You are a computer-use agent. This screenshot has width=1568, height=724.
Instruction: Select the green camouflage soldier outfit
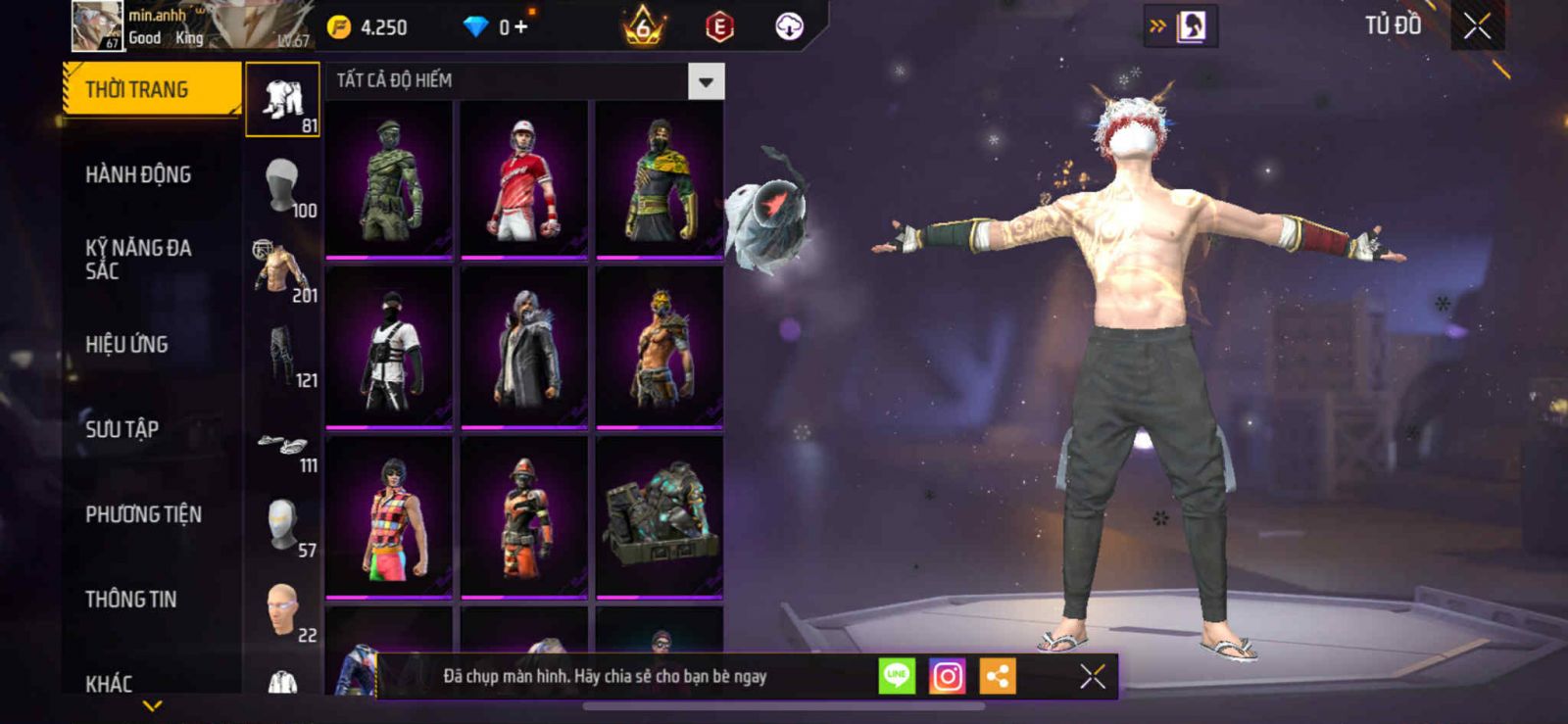click(389, 180)
